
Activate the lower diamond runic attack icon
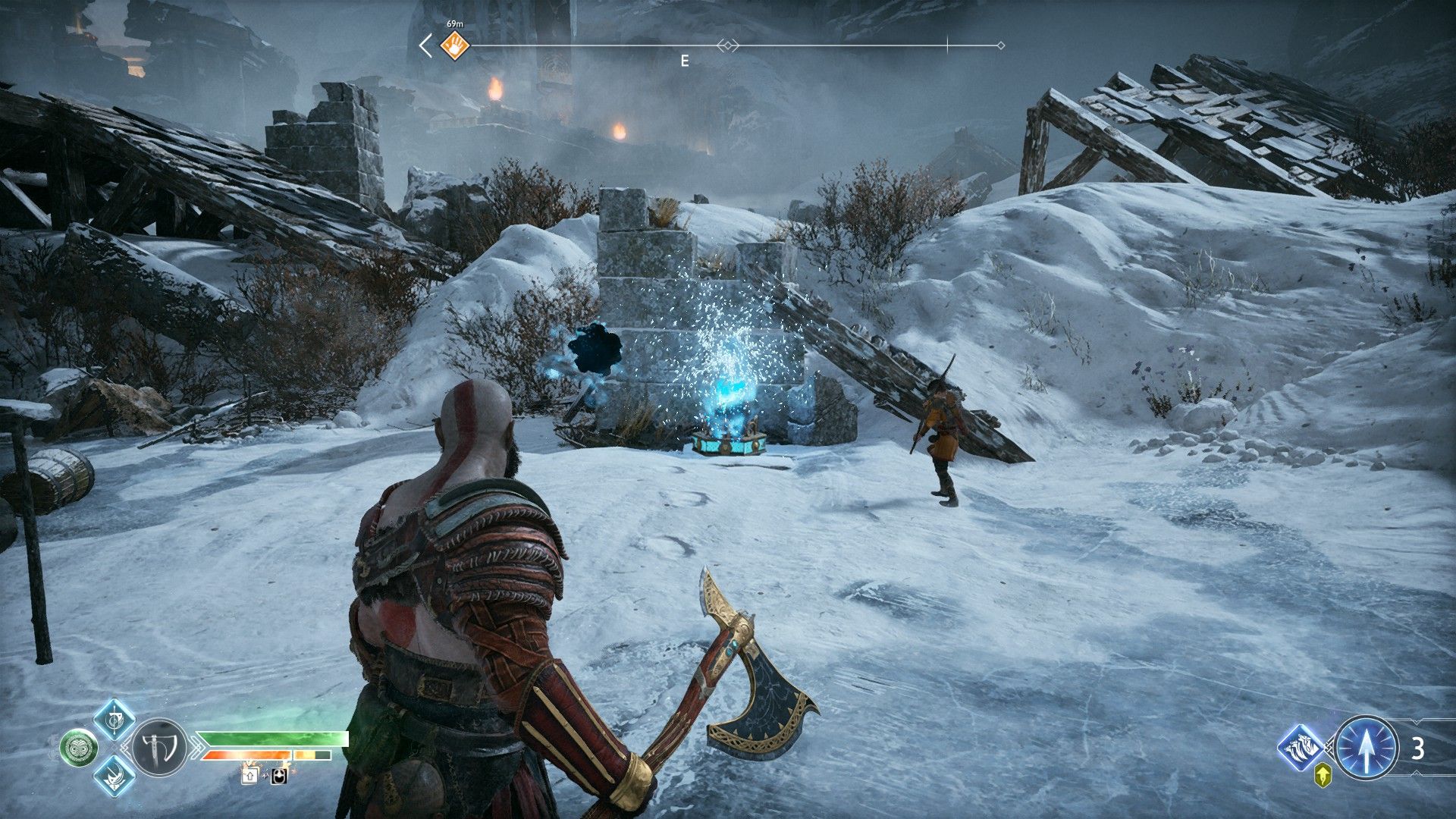click(x=115, y=775)
